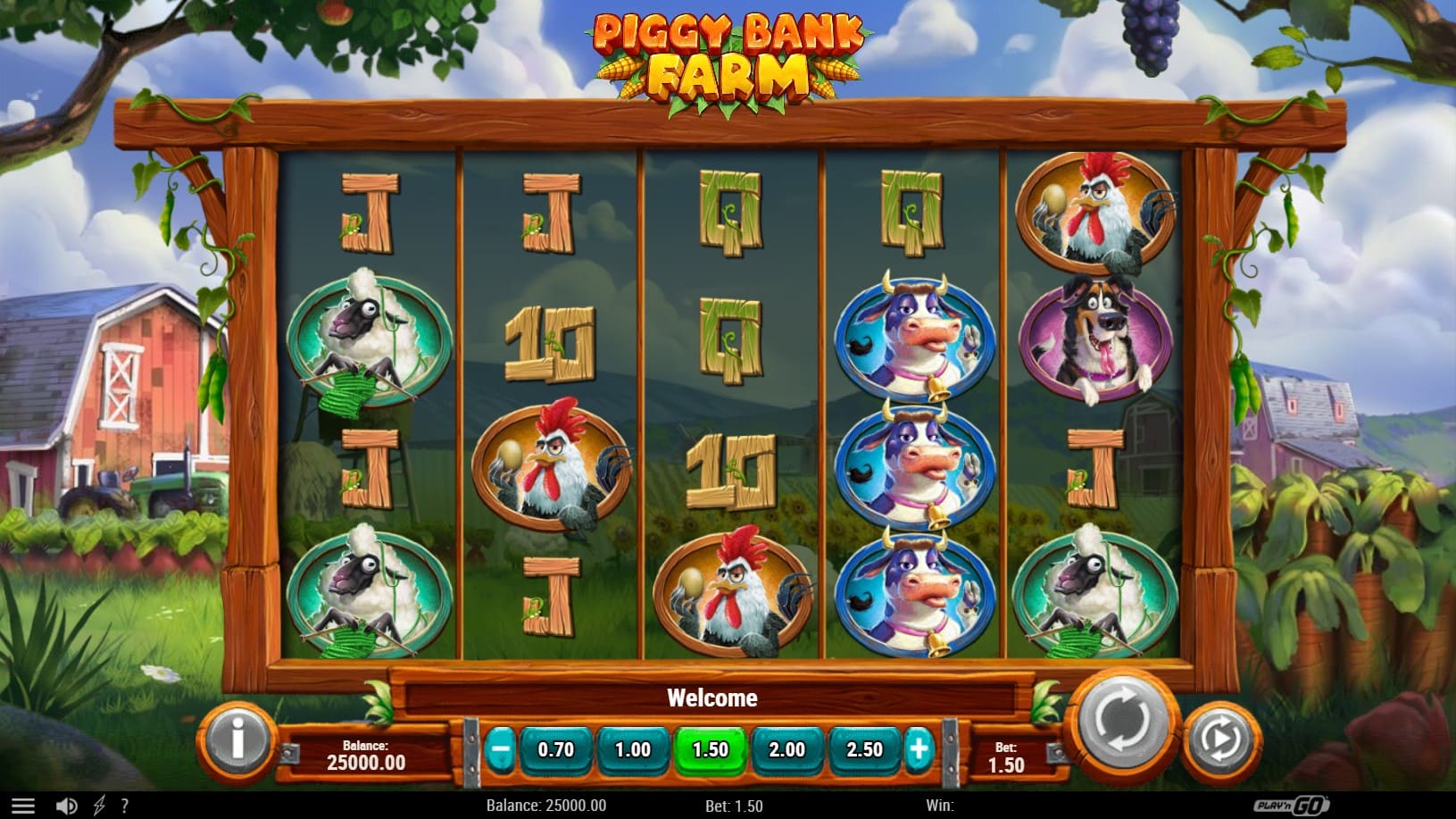The image size is (1456, 819).
Task: Click the Win field in the status bar
Action: click(940, 805)
